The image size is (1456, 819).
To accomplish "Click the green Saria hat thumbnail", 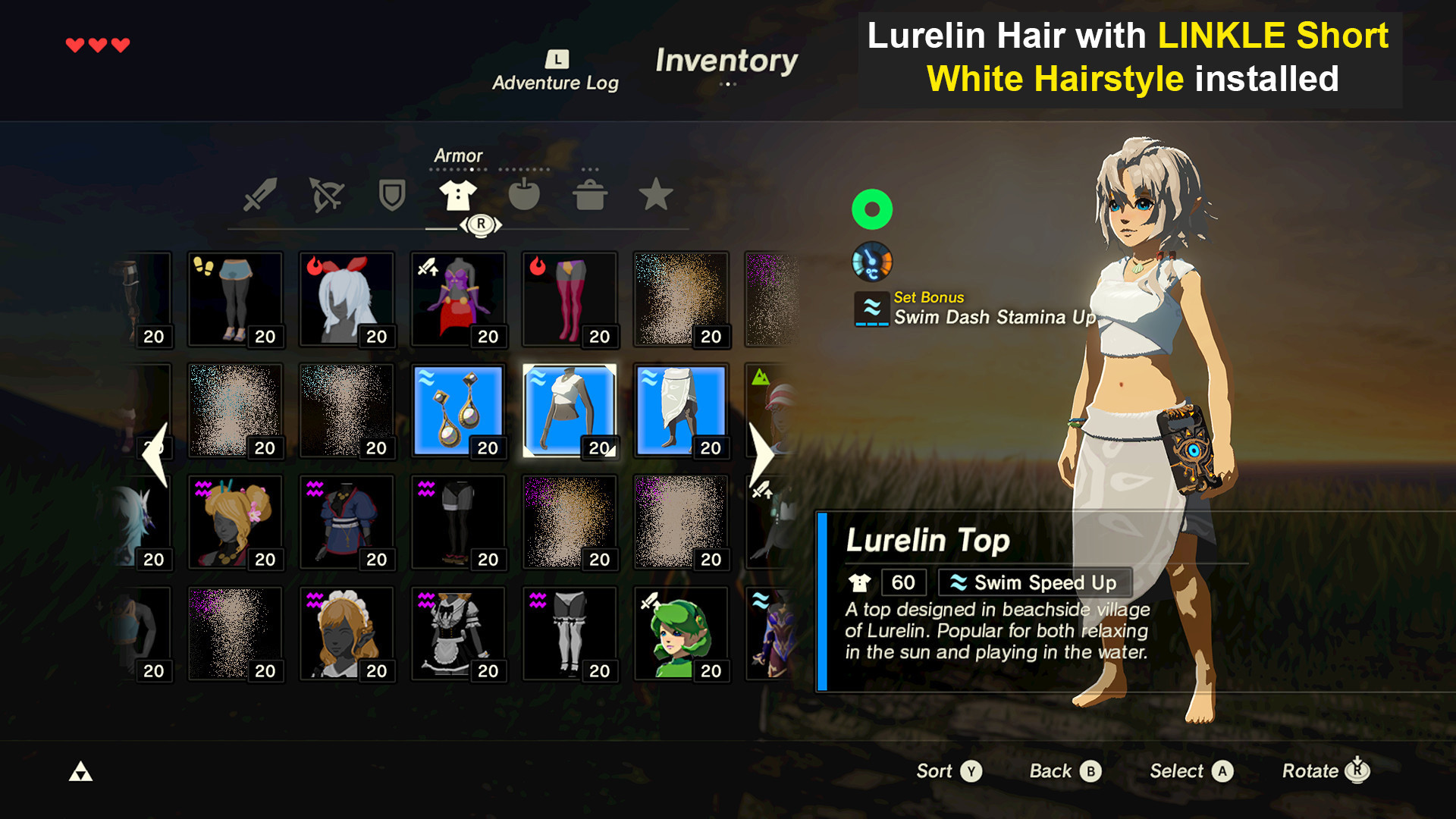I will pos(681,633).
